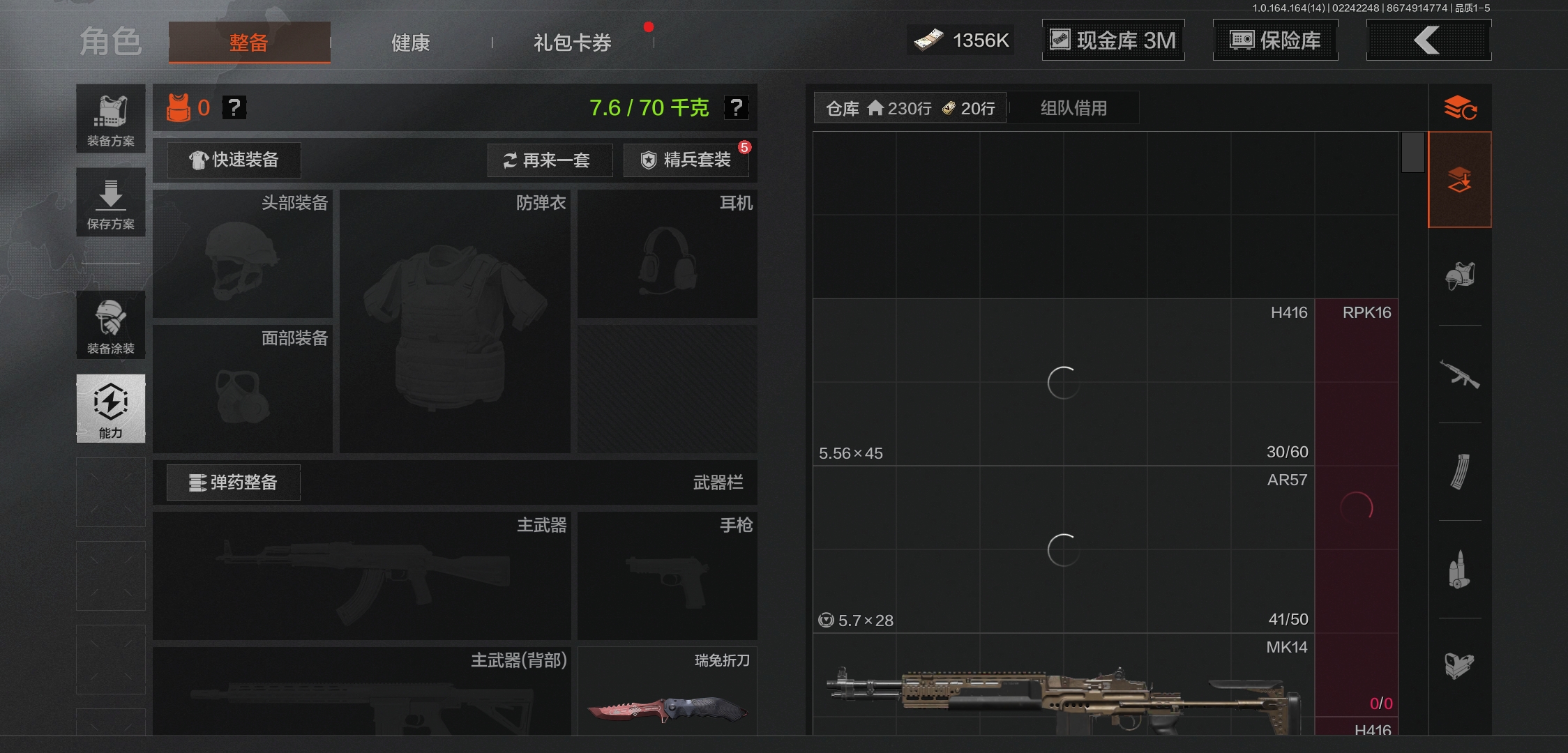This screenshot has width=1568, height=753.
Task: Open the weight limit question mark help
Action: [x=735, y=107]
